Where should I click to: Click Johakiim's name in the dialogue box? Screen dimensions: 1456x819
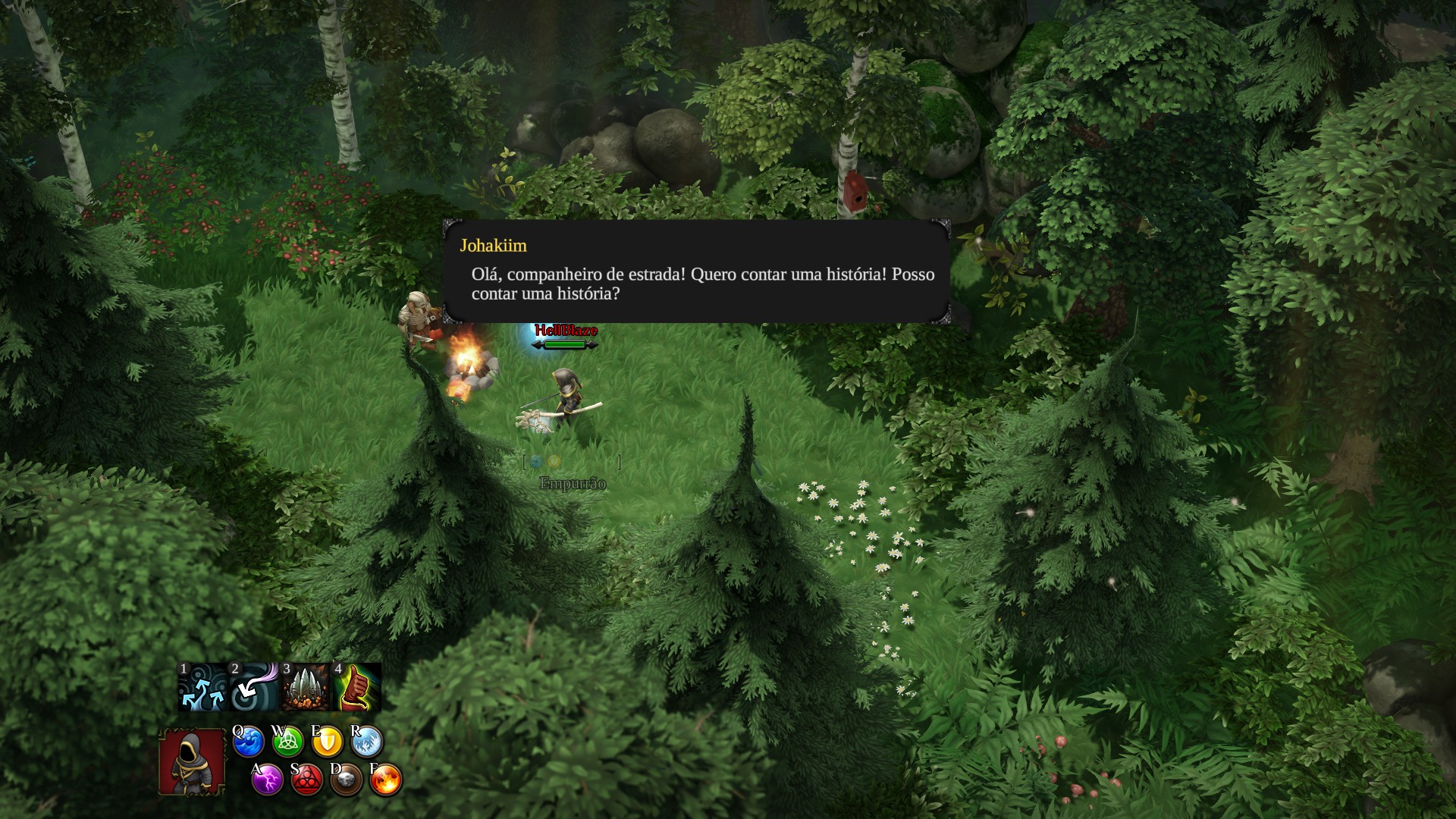494,246
